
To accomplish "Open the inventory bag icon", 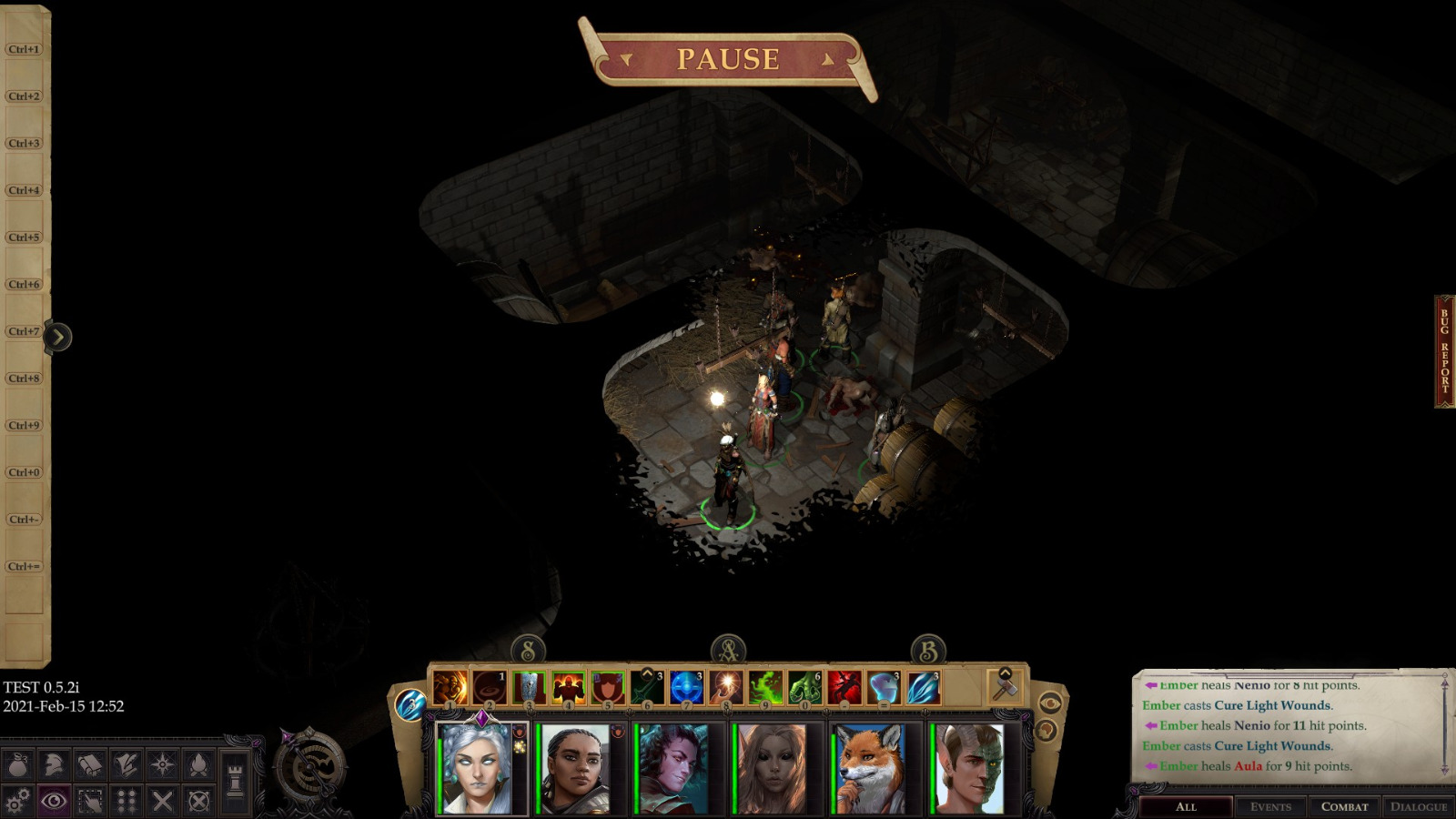I will tap(18, 765).
